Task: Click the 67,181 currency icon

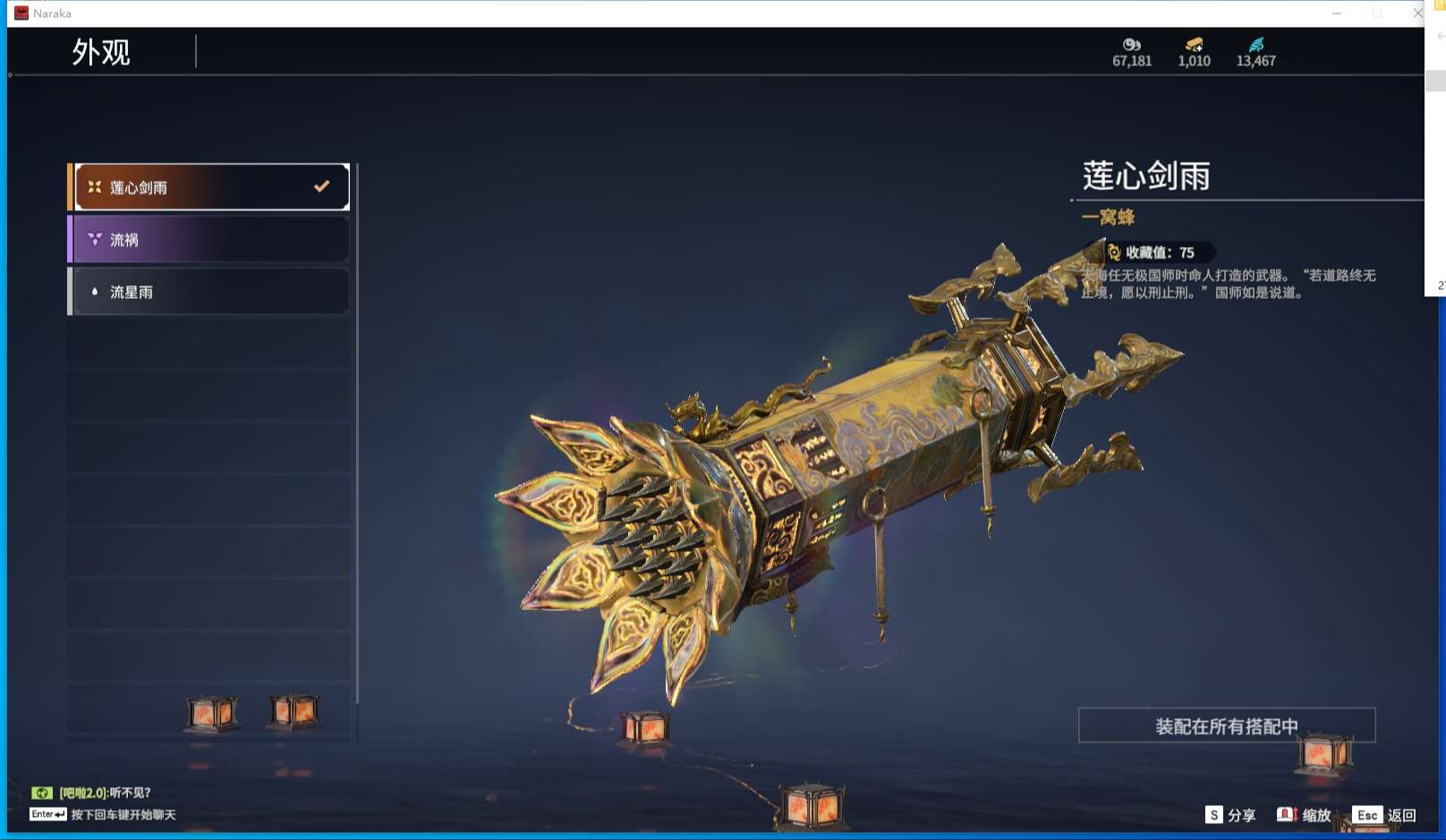Action: tap(1132, 45)
